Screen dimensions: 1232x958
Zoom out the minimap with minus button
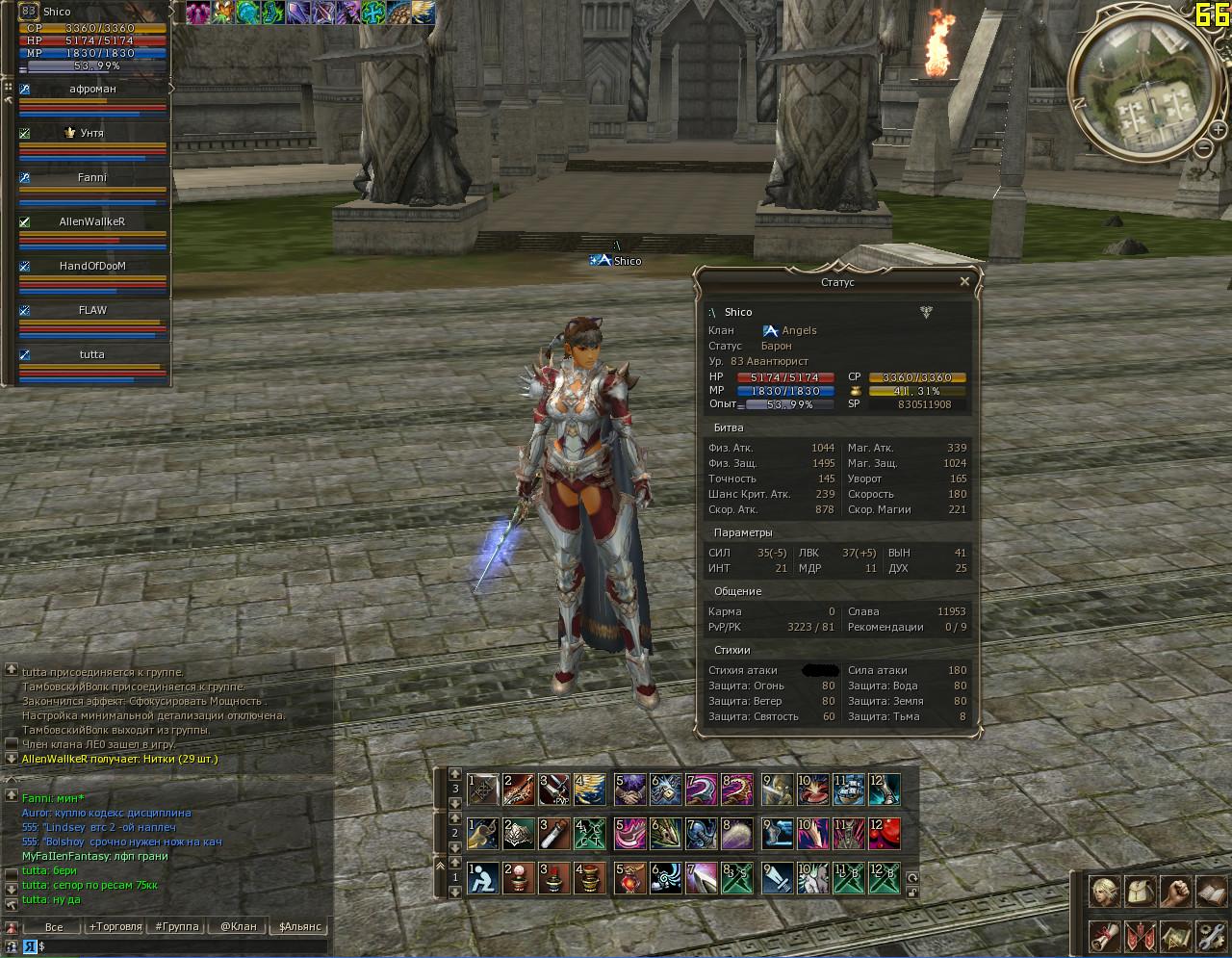1204,147
